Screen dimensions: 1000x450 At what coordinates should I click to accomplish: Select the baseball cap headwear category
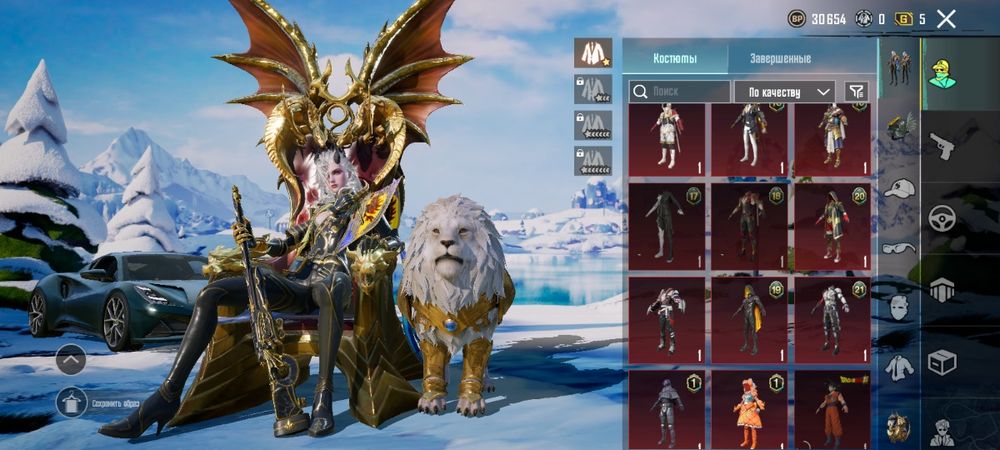click(x=899, y=189)
